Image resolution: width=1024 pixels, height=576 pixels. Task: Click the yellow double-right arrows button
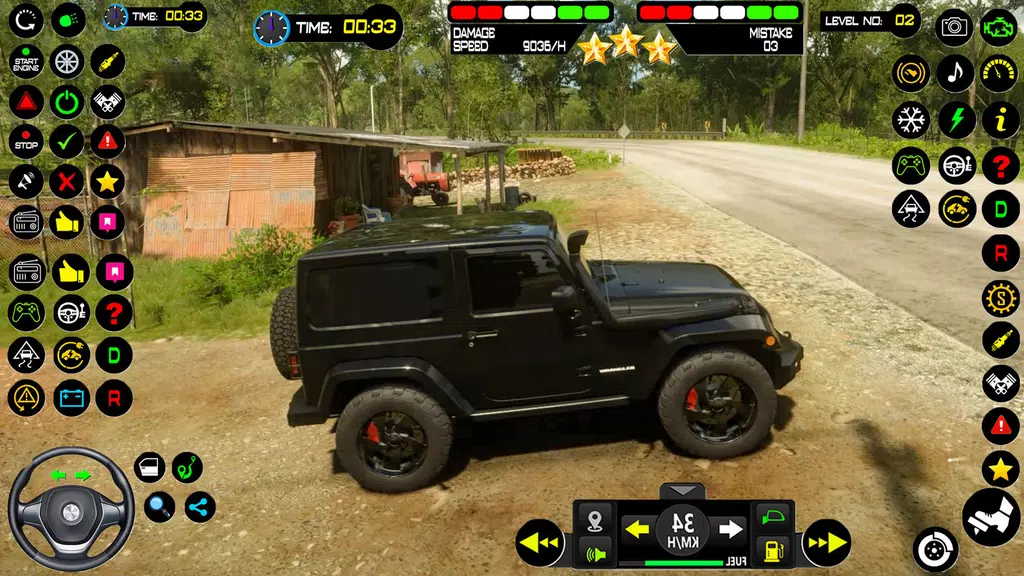coord(826,543)
